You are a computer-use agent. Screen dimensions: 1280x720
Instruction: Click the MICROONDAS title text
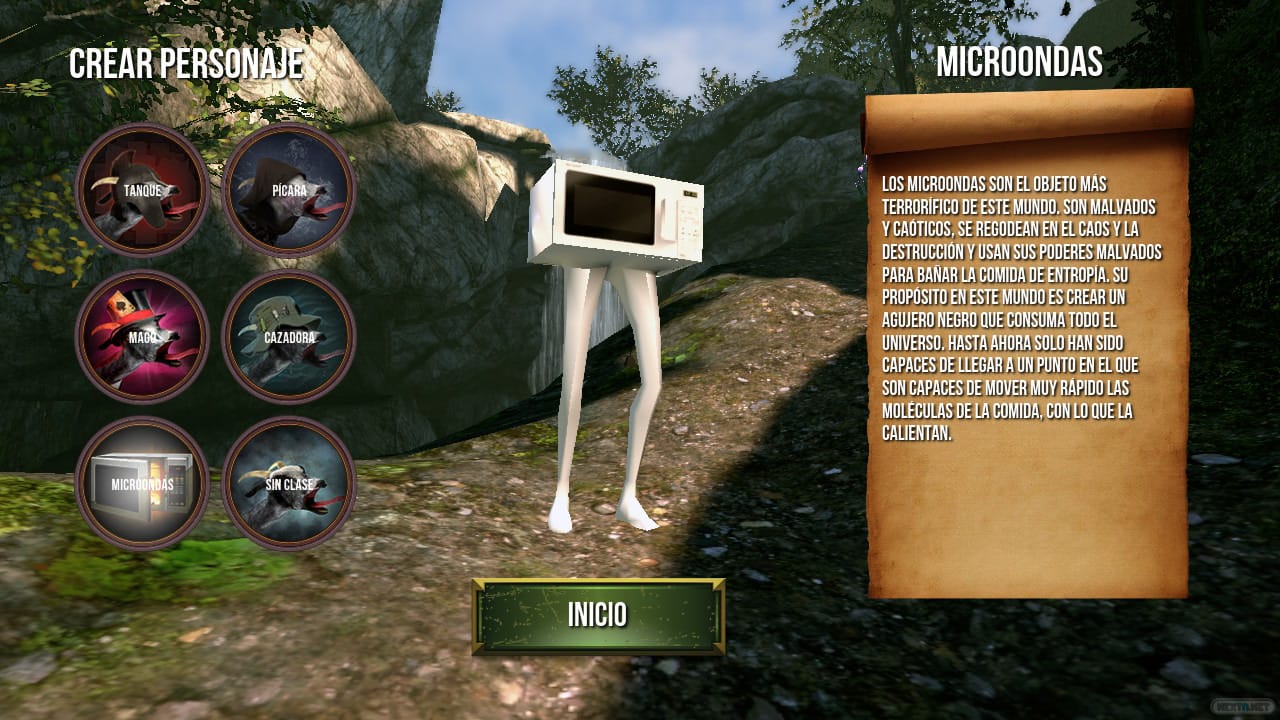1020,63
